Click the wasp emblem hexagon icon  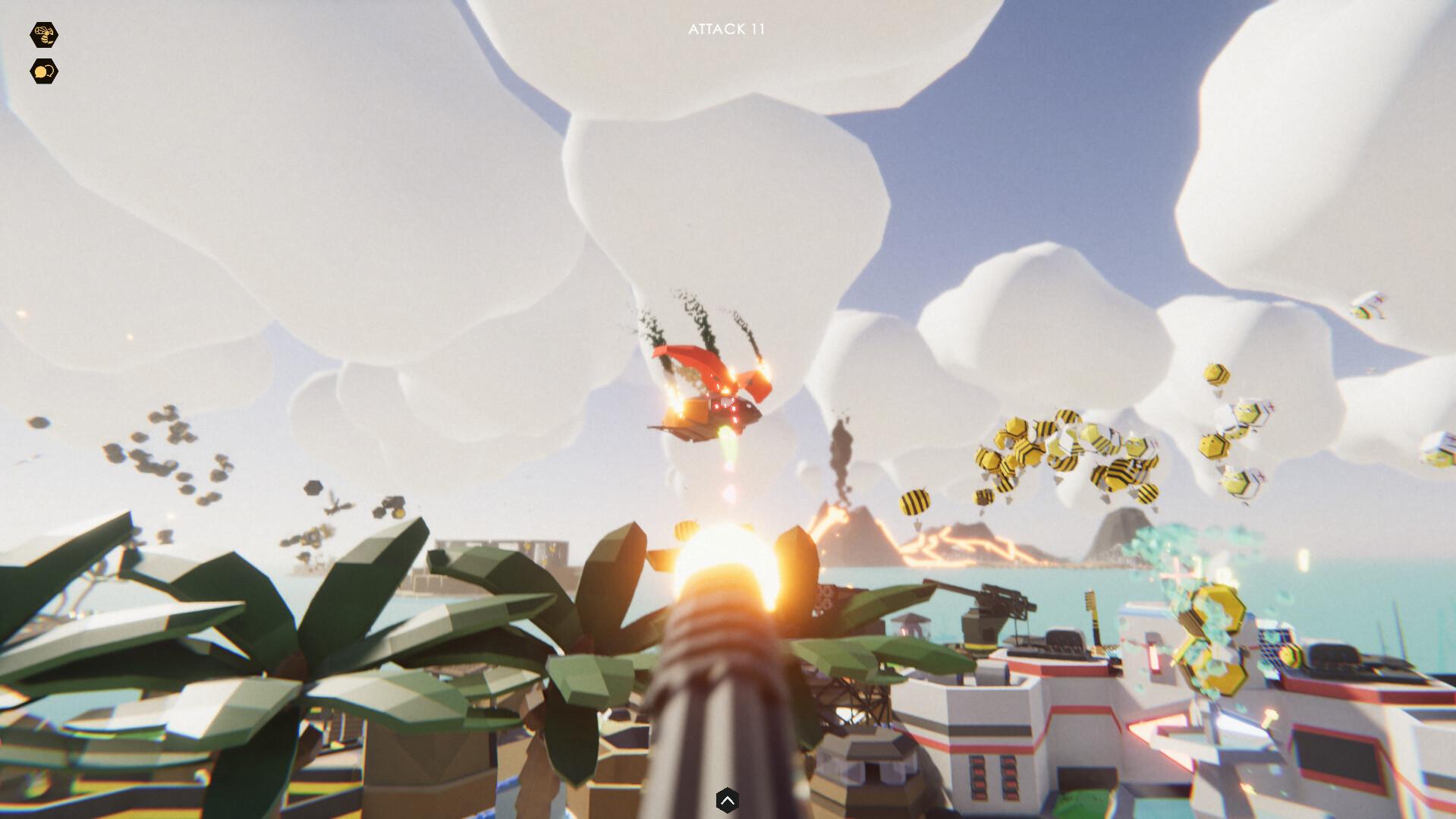tap(43, 33)
